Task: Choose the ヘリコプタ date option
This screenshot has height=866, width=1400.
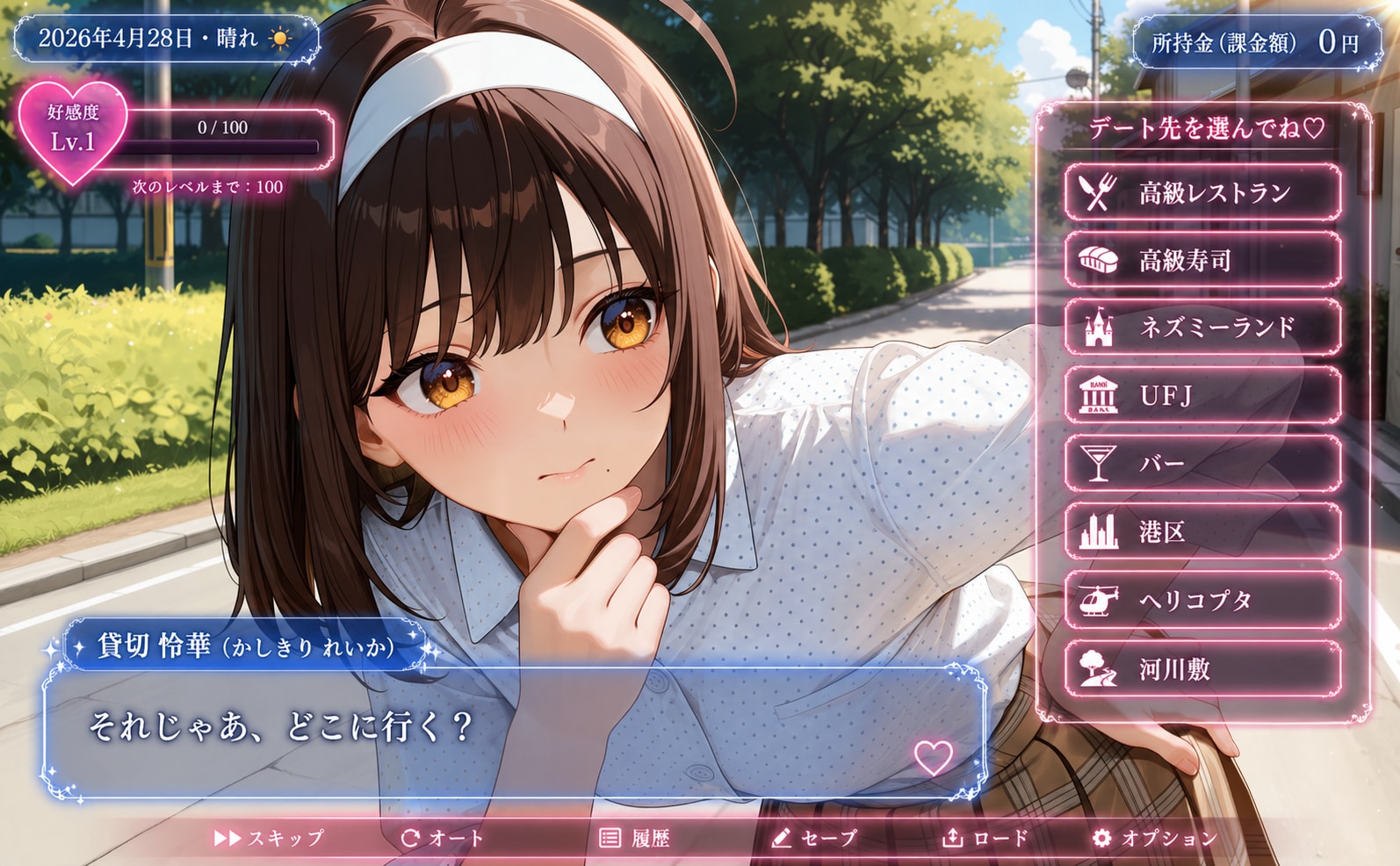Action: (x=1202, y=601)
